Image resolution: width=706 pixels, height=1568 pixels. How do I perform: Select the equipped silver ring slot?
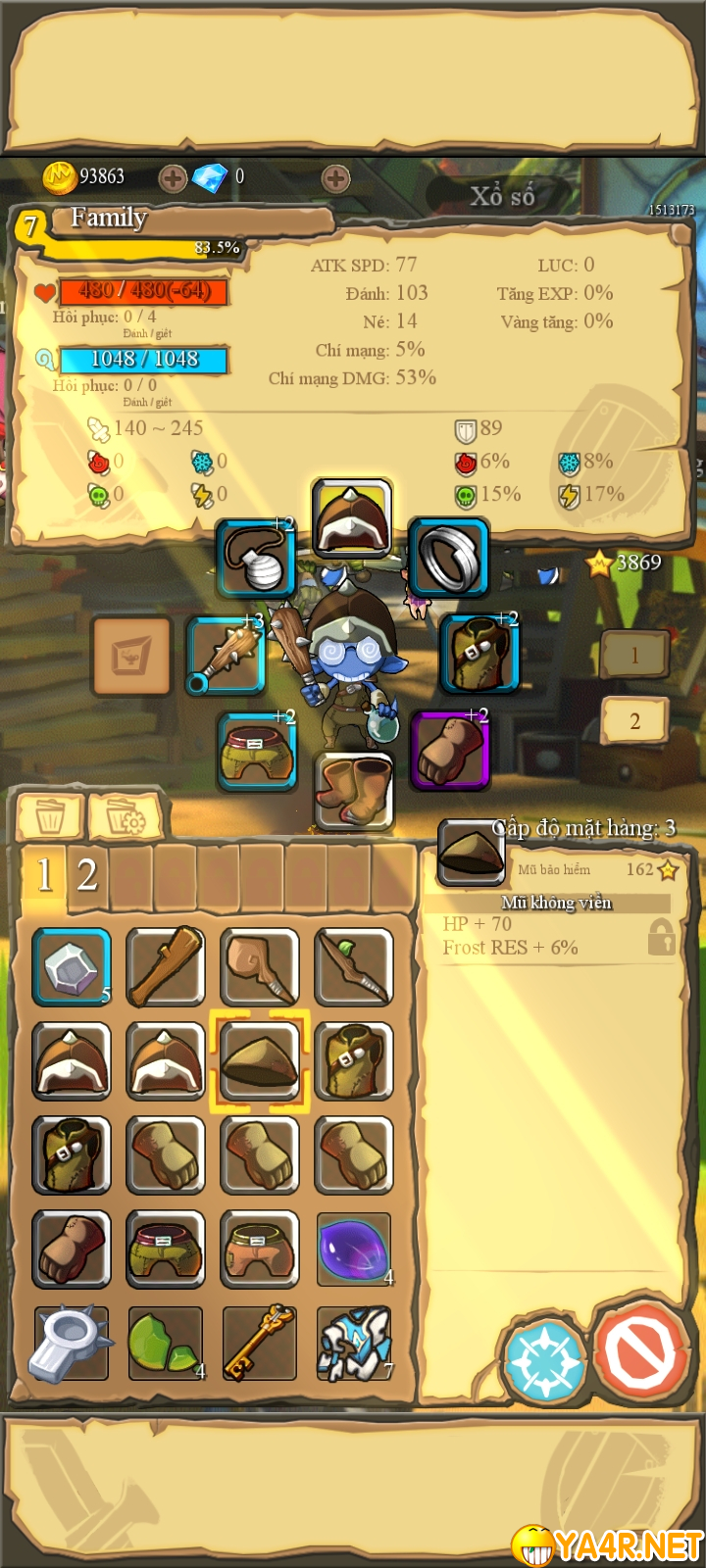click(x=448, y=558)
